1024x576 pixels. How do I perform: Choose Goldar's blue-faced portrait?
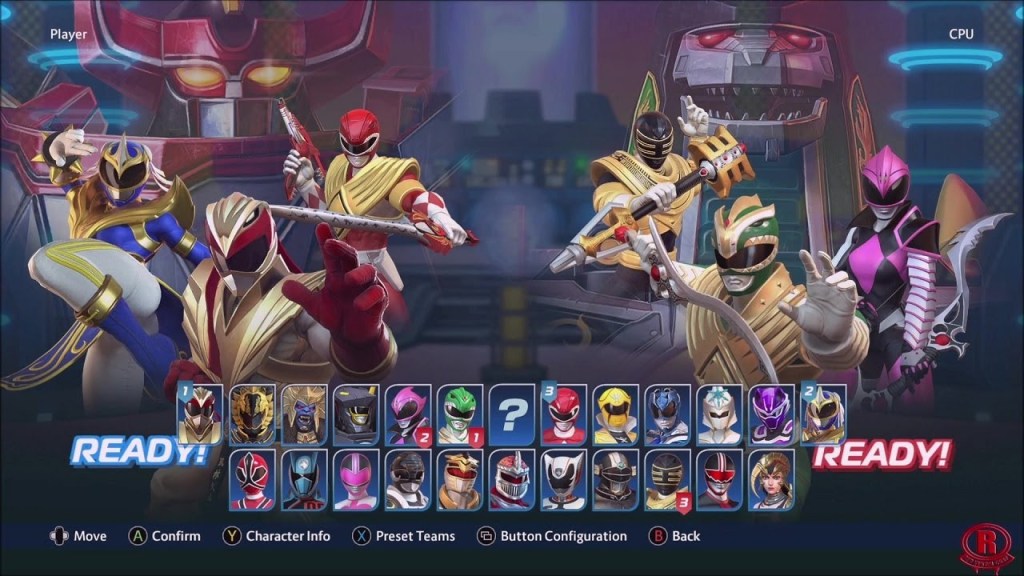305,413
